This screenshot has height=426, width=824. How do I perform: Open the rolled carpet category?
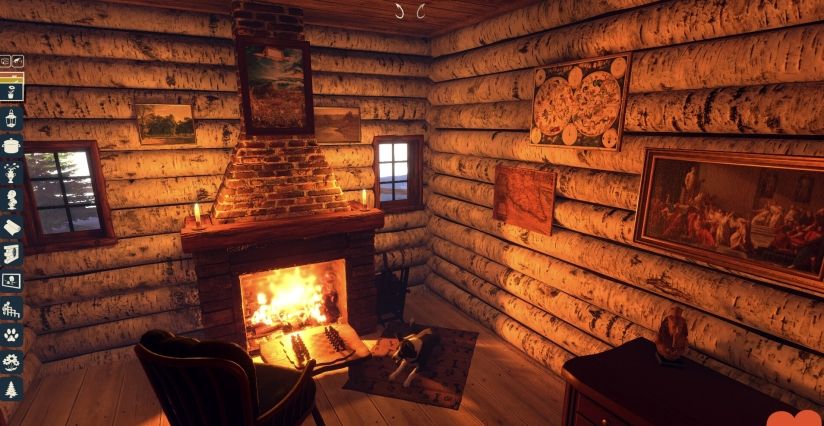pyautogui.click(x=12, y=227)
